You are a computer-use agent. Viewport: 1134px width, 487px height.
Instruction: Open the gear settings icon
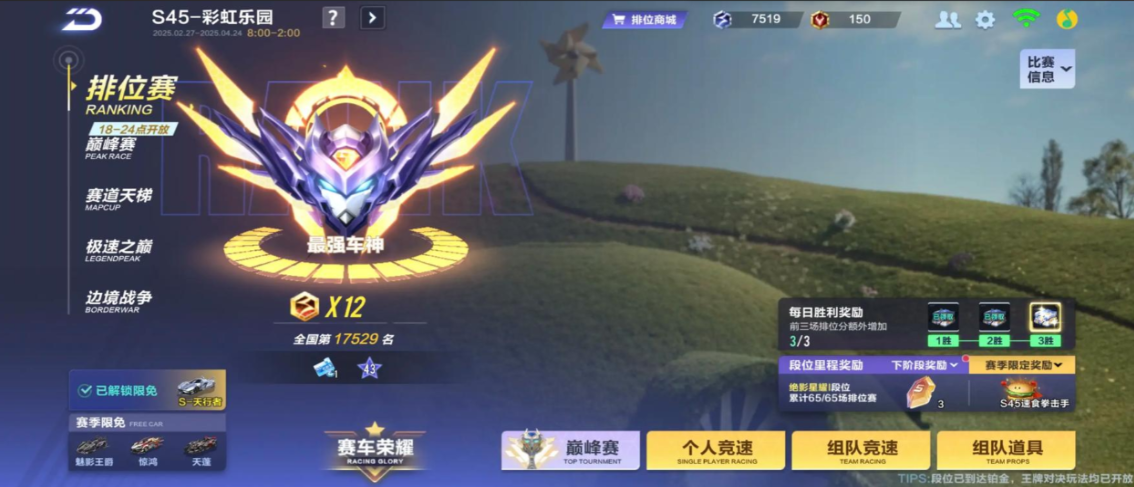tap(985, 19)
